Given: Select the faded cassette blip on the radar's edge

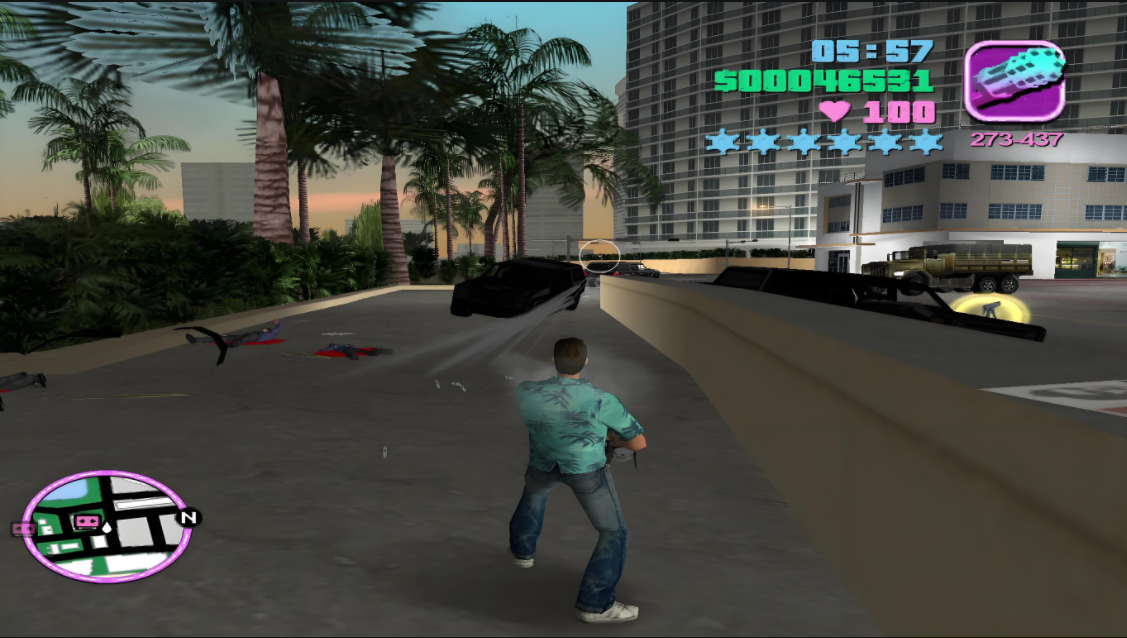Looking at the screenshot, I should point(22,529).
